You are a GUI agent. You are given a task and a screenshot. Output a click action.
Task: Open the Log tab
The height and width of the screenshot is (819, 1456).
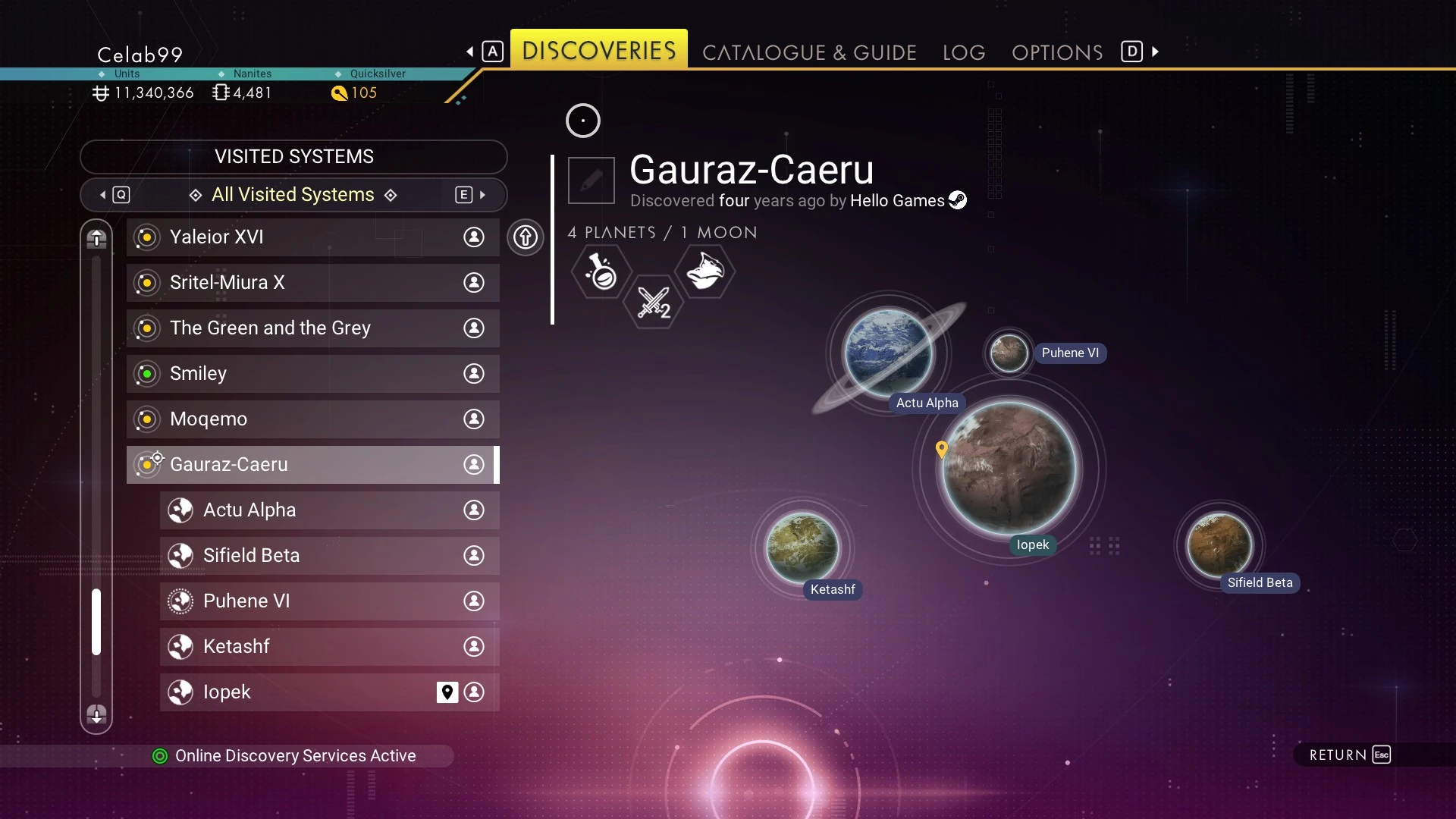(963, 52)
